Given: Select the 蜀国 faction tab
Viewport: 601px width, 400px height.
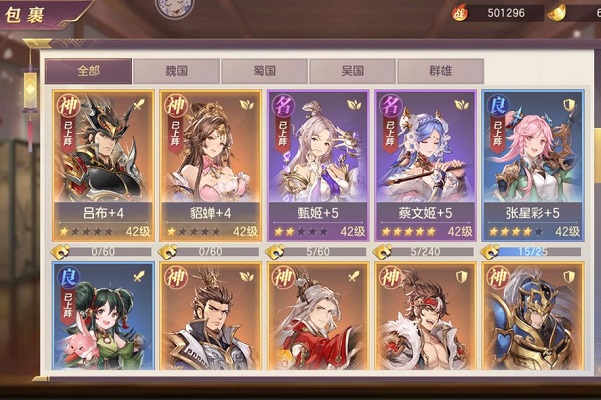Looking at the screenshot, I should pyautogui.click(x=264, y=71).
